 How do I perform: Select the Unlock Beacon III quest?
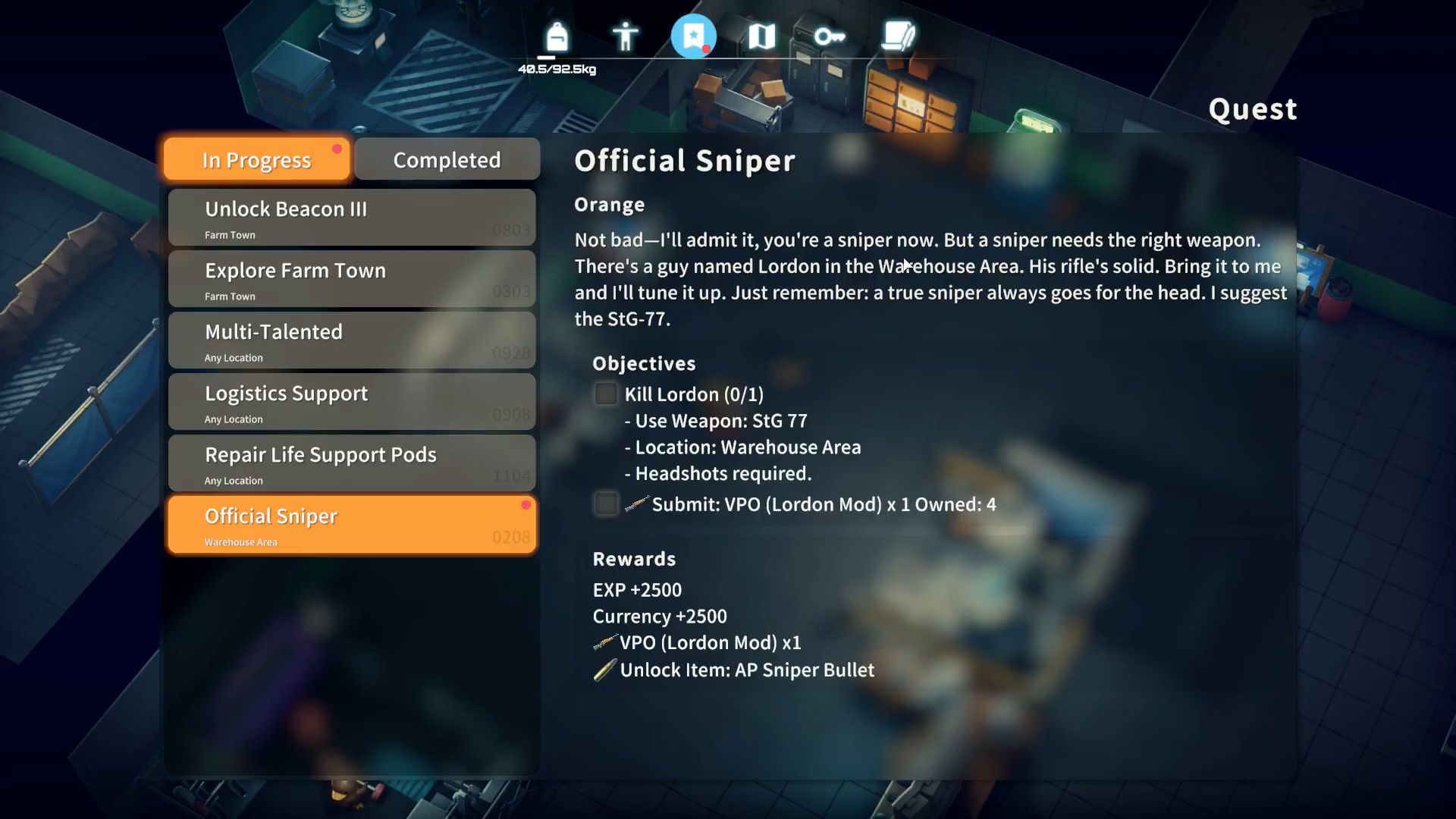point(351,217)
